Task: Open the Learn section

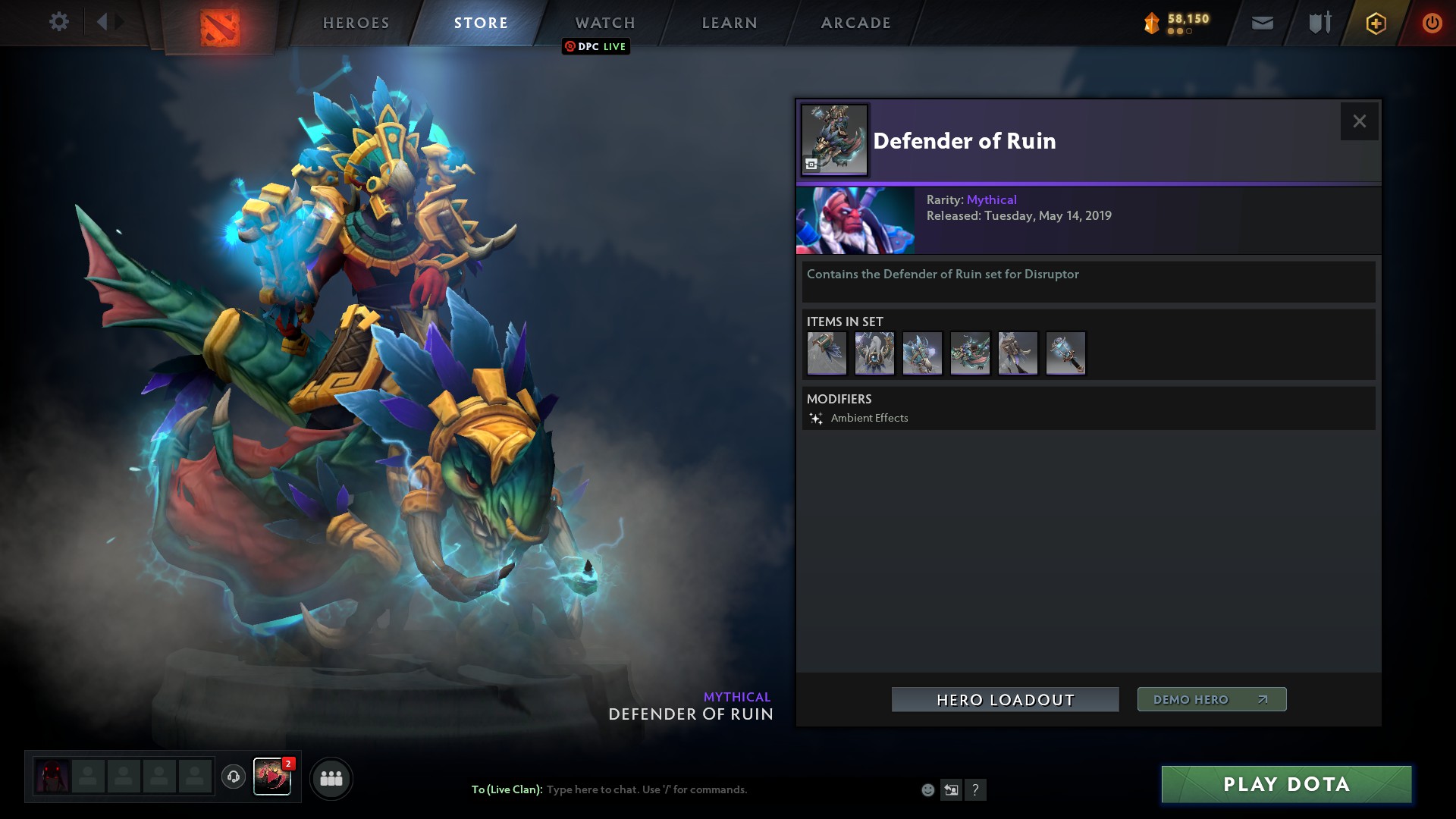Action: (730, 23)
